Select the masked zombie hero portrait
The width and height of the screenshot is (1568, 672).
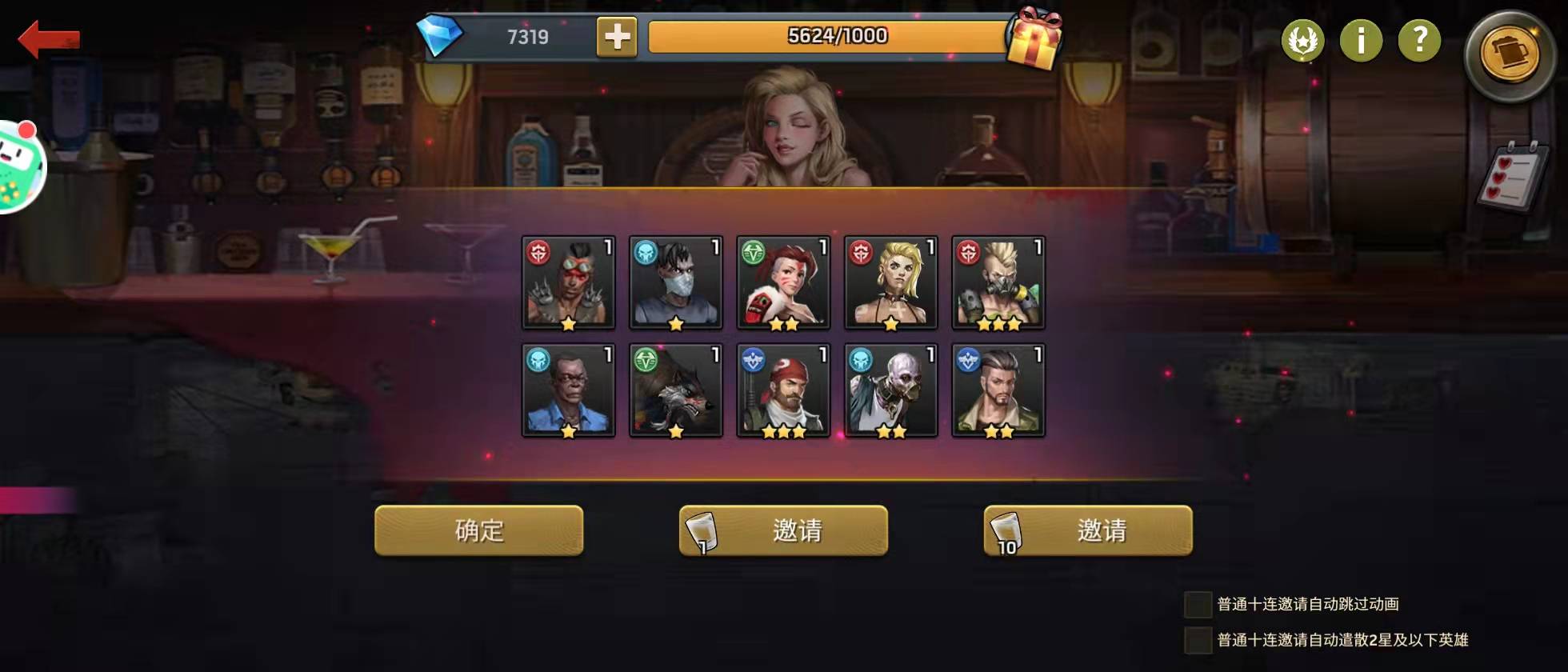tap(676, 282)
